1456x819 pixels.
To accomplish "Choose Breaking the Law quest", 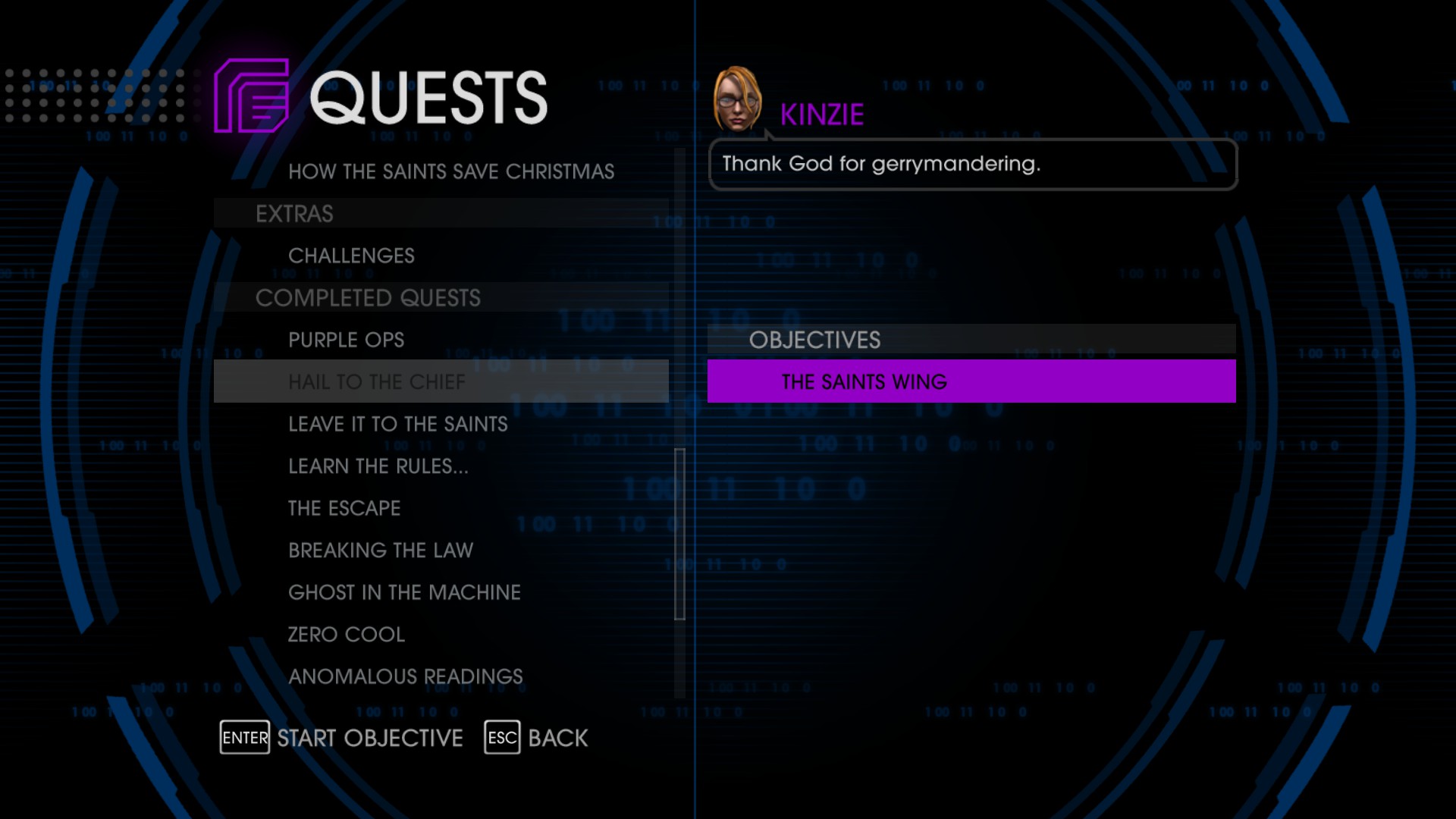I will [380, 550].
